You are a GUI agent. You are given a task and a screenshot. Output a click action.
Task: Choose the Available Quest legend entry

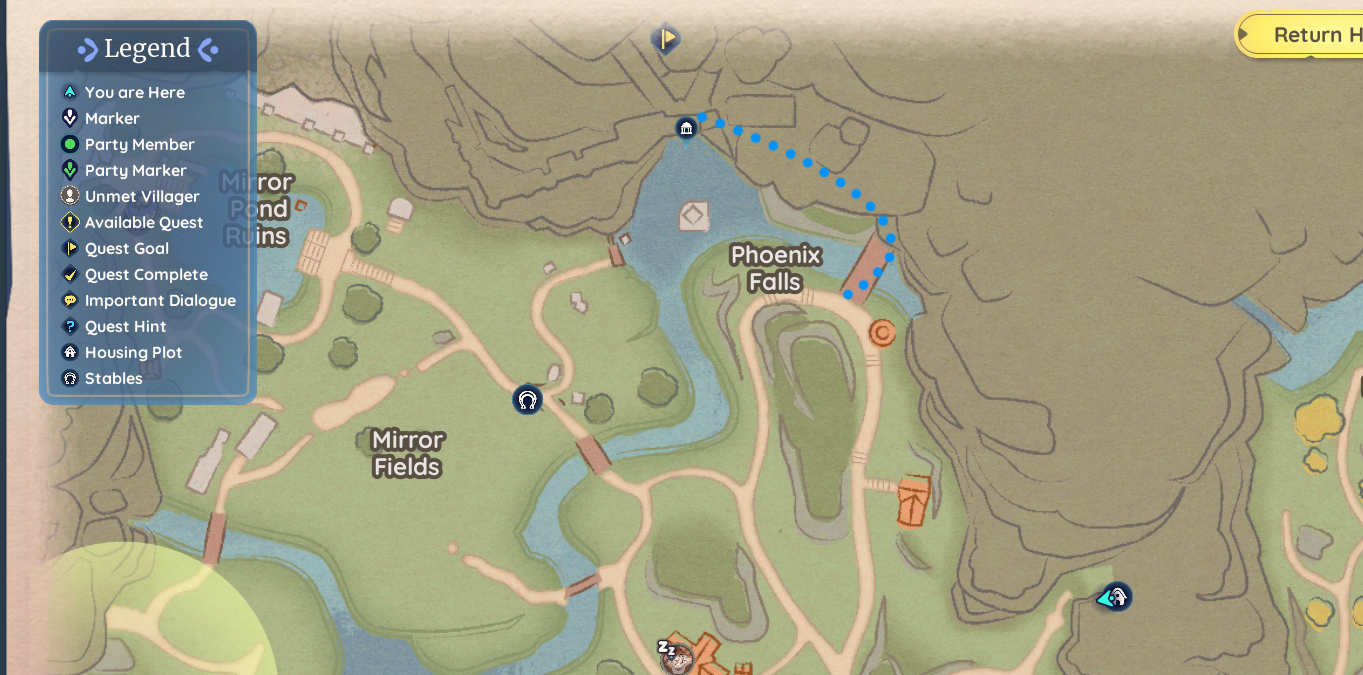[x=143, y=222]
